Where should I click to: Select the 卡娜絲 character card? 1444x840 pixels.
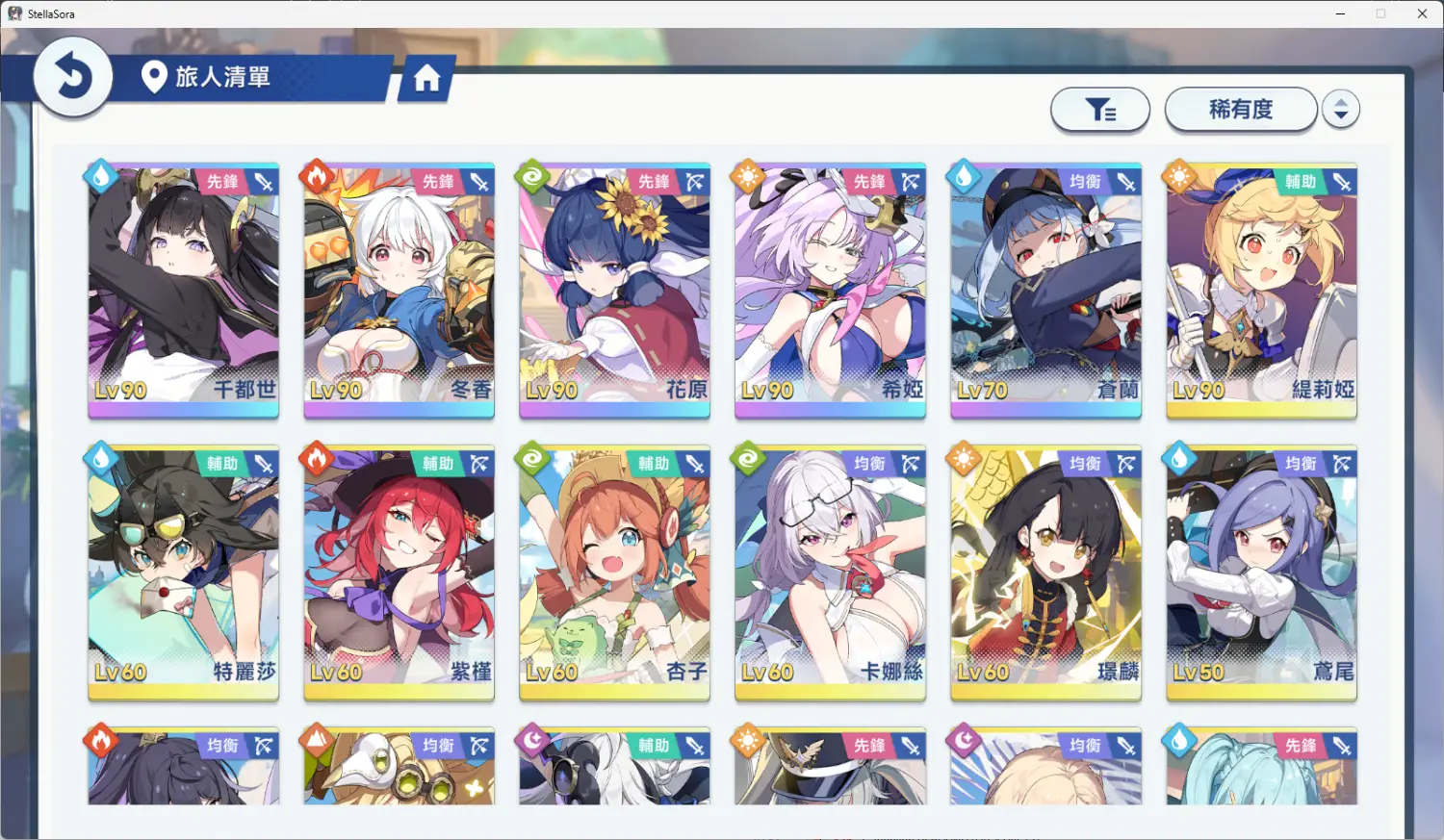coord(830,571)
